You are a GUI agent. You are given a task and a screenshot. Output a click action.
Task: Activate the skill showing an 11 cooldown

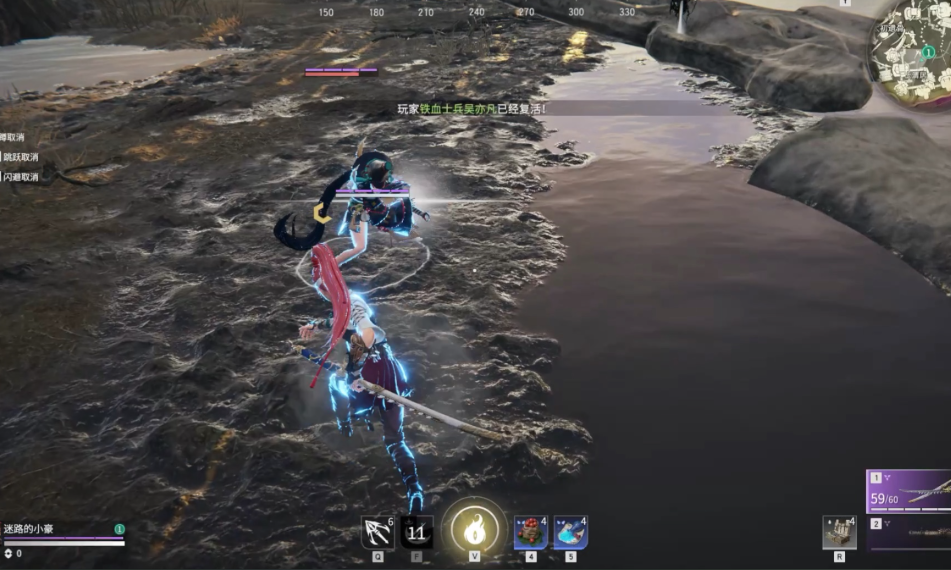pyautogui.click(x=417, y=532)
